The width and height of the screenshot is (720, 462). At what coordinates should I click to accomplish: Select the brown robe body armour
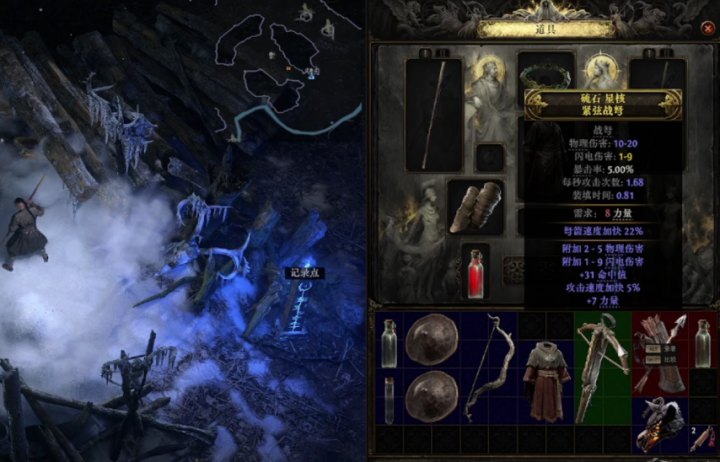[546, 381]
